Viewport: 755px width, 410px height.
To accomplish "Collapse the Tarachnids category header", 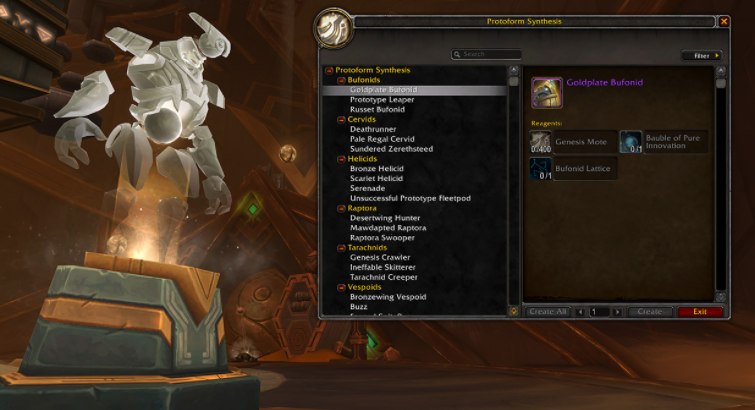I will coord(342,247).
